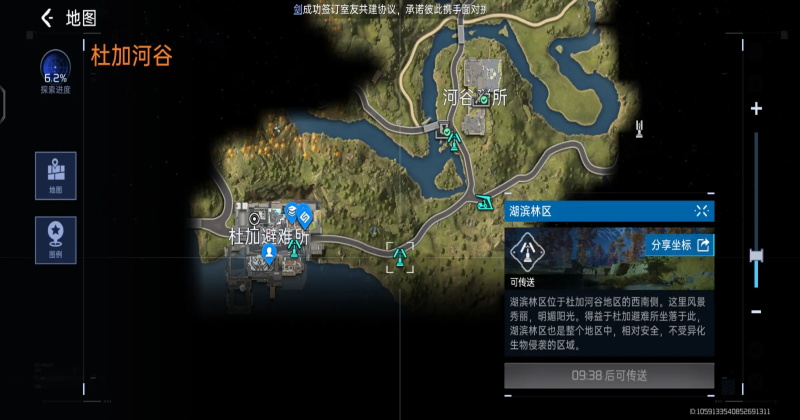Select the 河谷哨所 teleport tower marker
Viewport: 800px width, 420px height.
point(455,141)
